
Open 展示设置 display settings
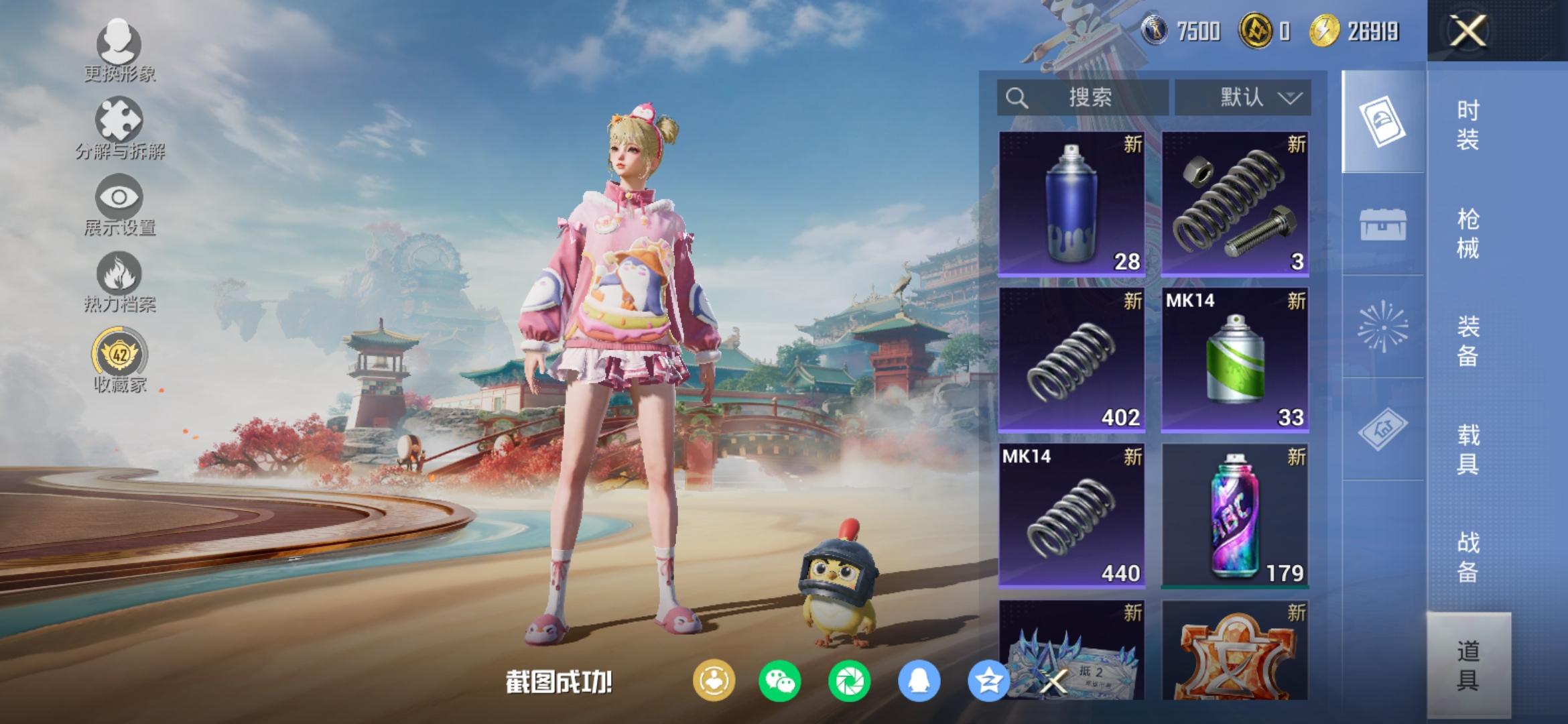(119, 204)
